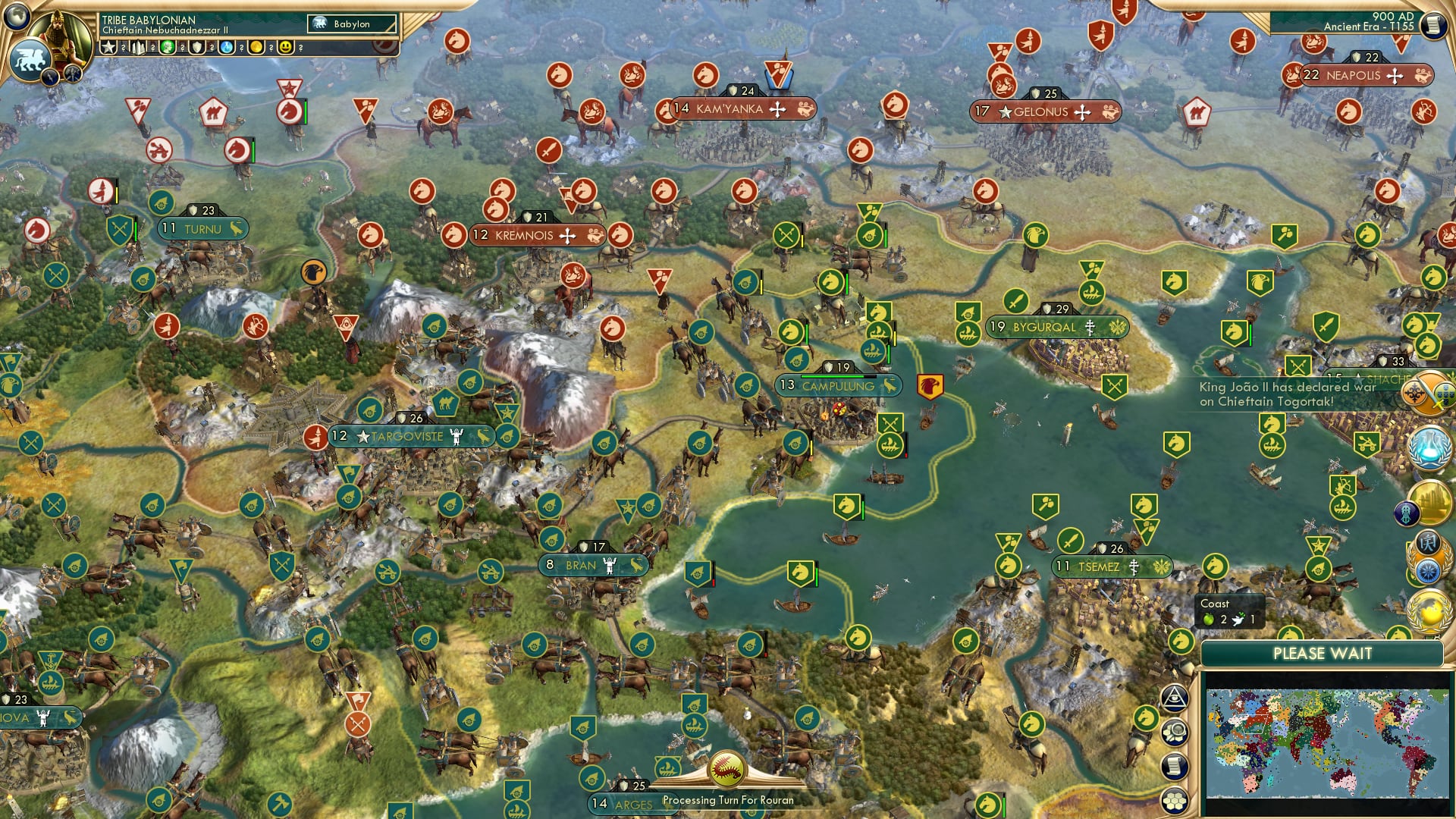Select the Campulung city banner
Image resolution: width=1456 pixels, height=819 pixels.
point(838,385)
